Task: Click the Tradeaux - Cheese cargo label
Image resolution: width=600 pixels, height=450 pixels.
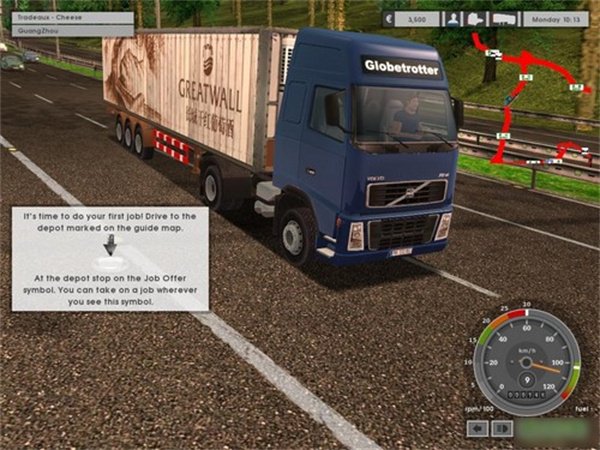Action: point(66,17)
